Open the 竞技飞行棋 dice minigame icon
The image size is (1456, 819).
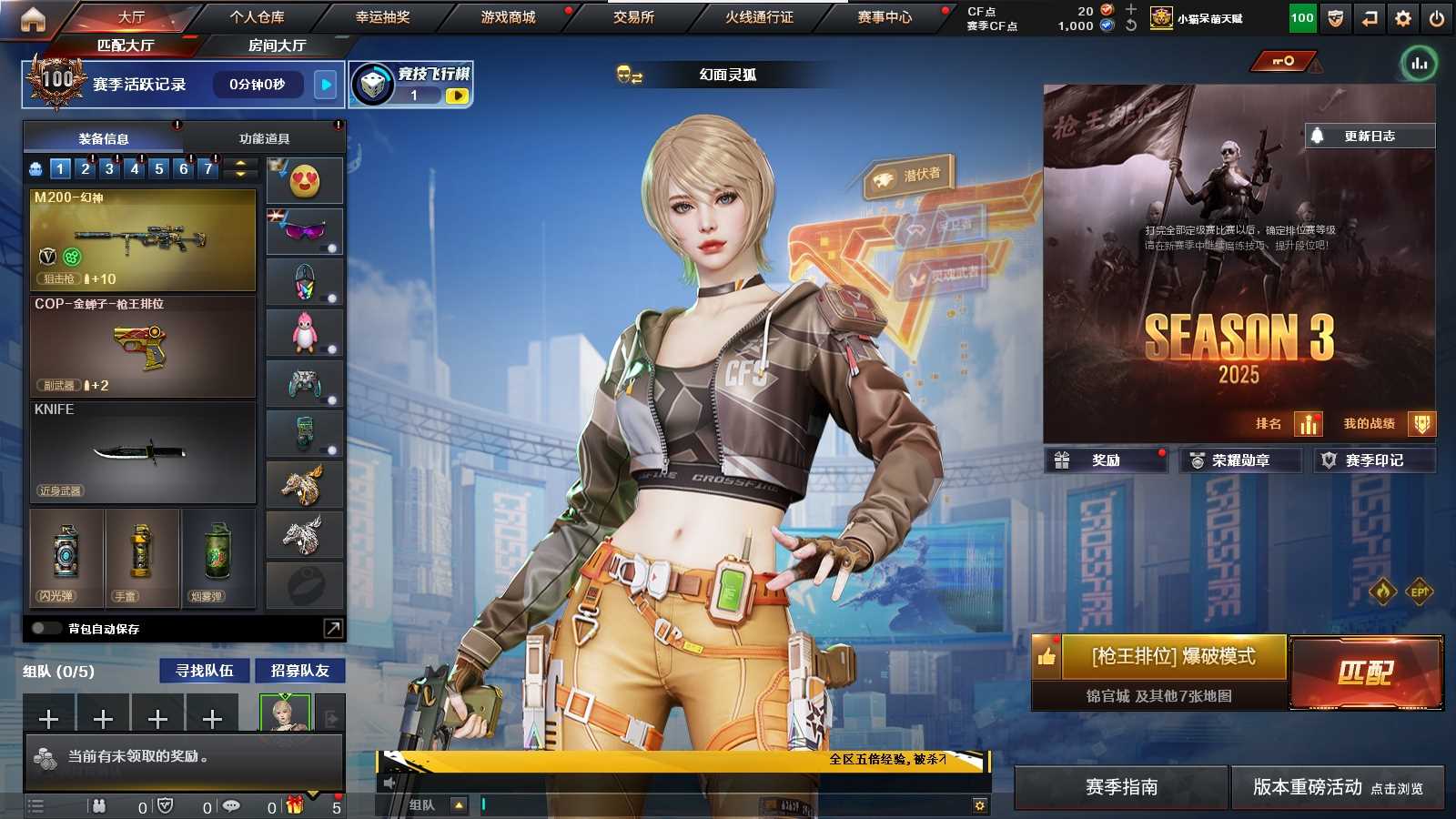tap(372, 83)
